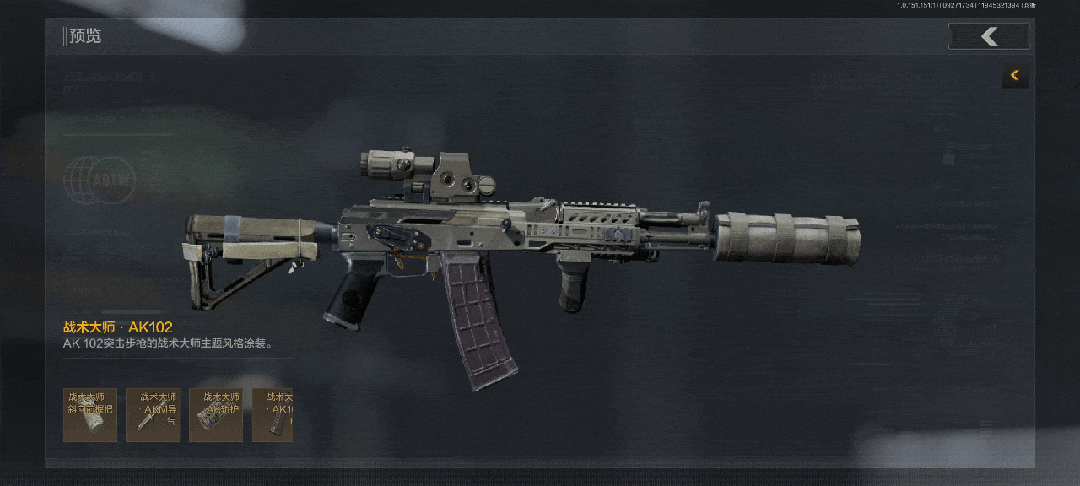Open the Tactical Master AK handguard thumbnail

[216, 415]
